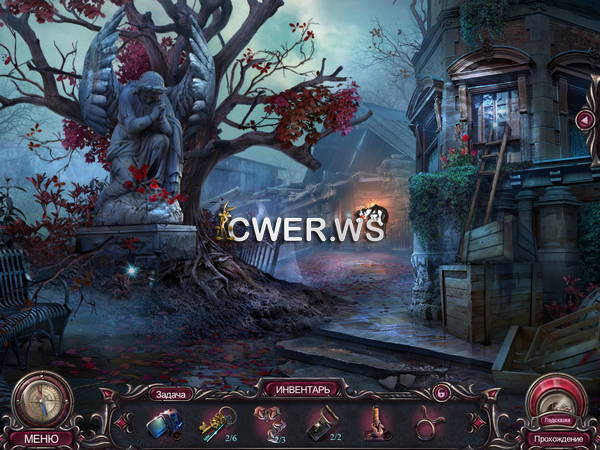Viewport: 600px width, 450px height.
Task: Expand the side panel arrow button
Action: click(x=585, y=120)
